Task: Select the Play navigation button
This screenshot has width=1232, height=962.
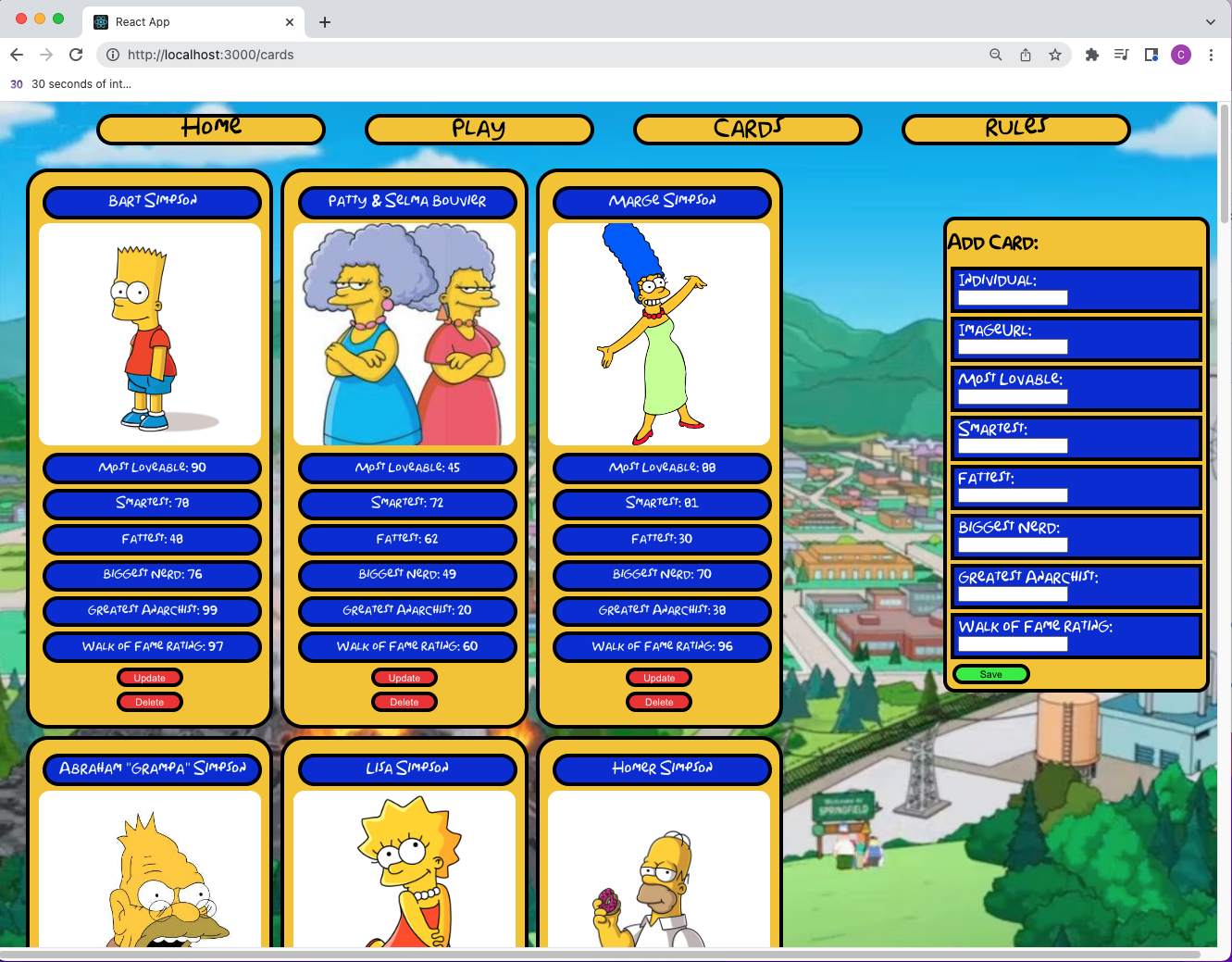Action: click(479, 130)
